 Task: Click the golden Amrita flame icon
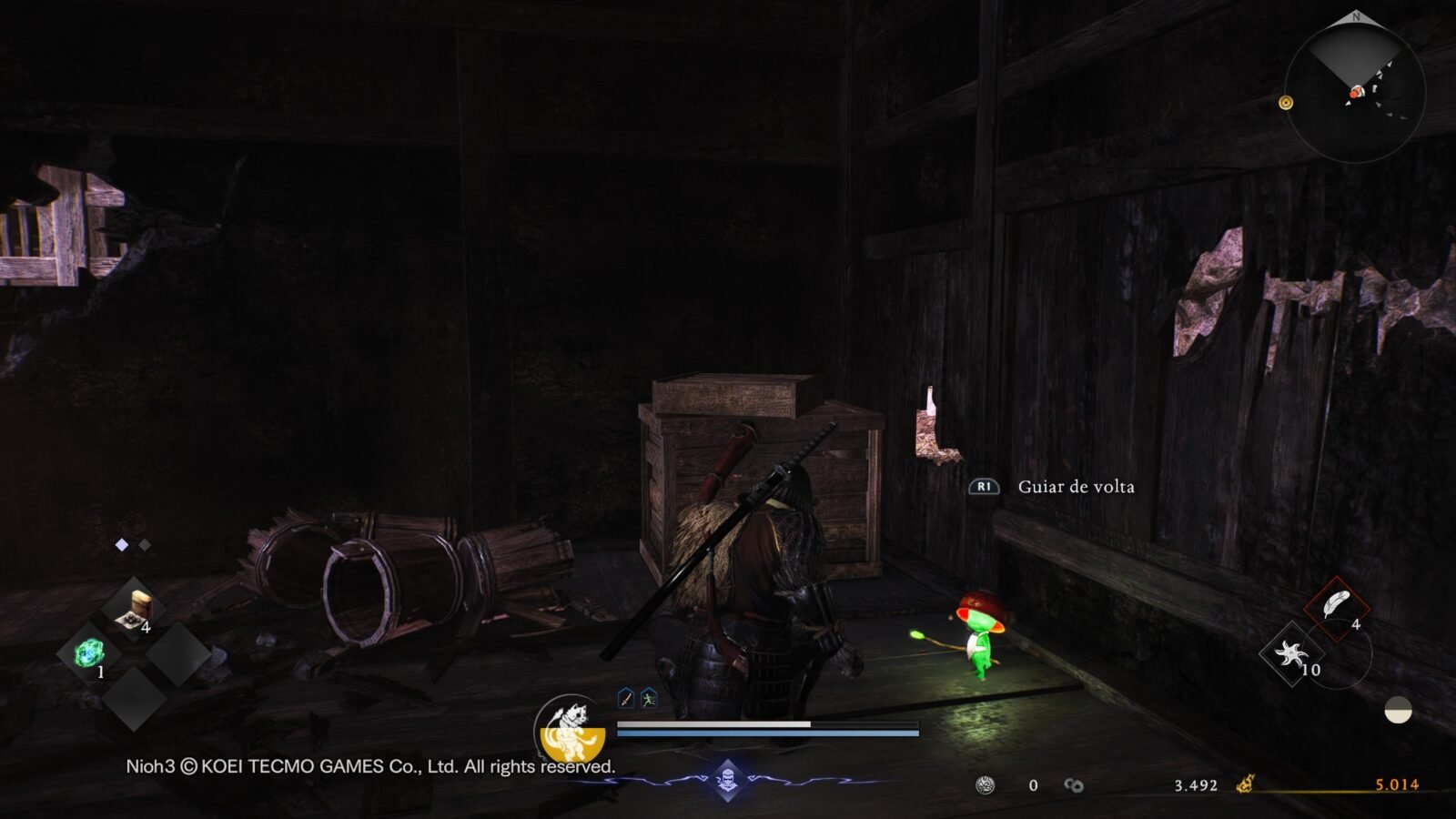pyautogui.click(x=1245, y=784)
